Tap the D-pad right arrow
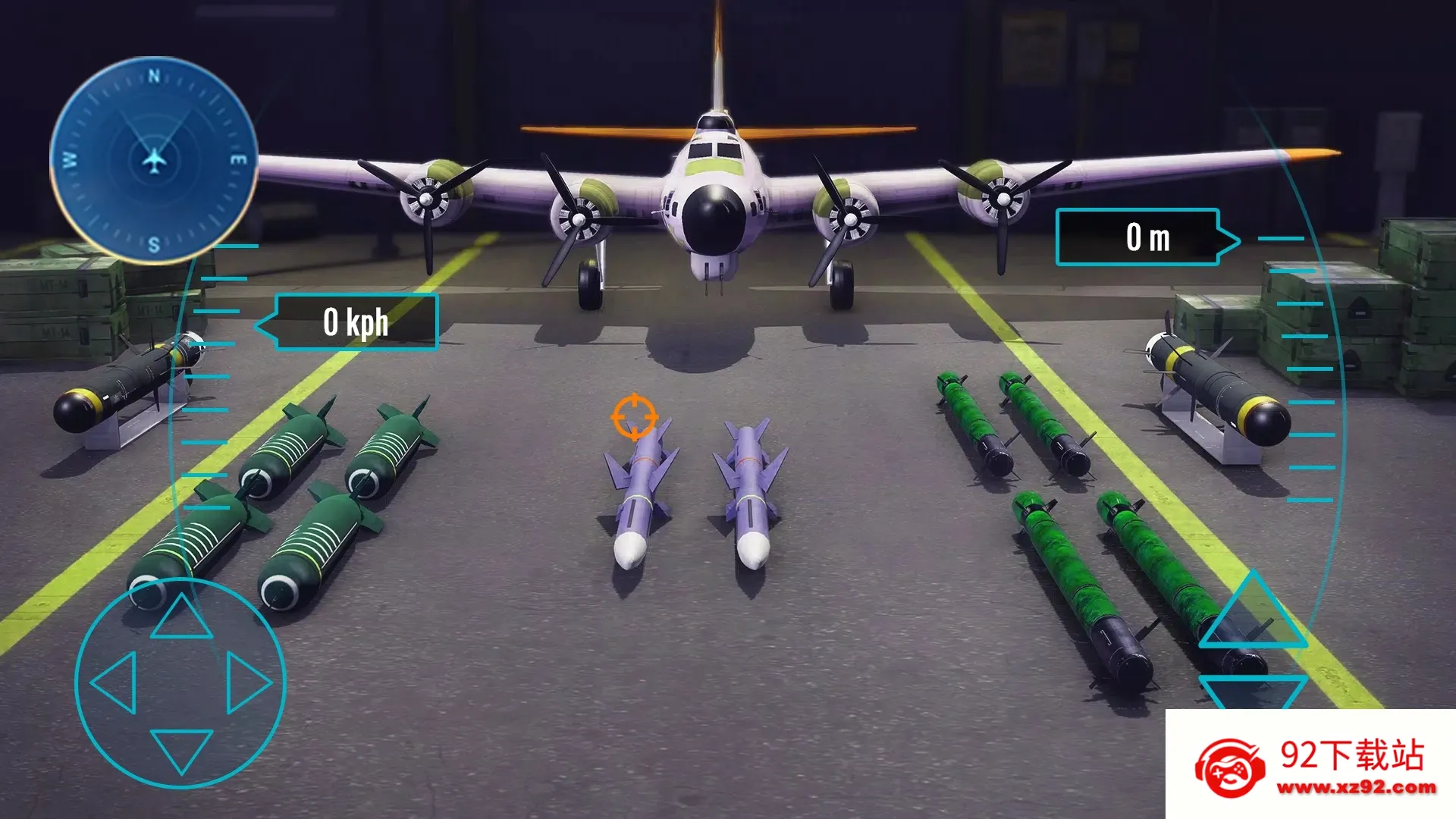The width and height of the screenshot is (1456, 819). [247, 682]
